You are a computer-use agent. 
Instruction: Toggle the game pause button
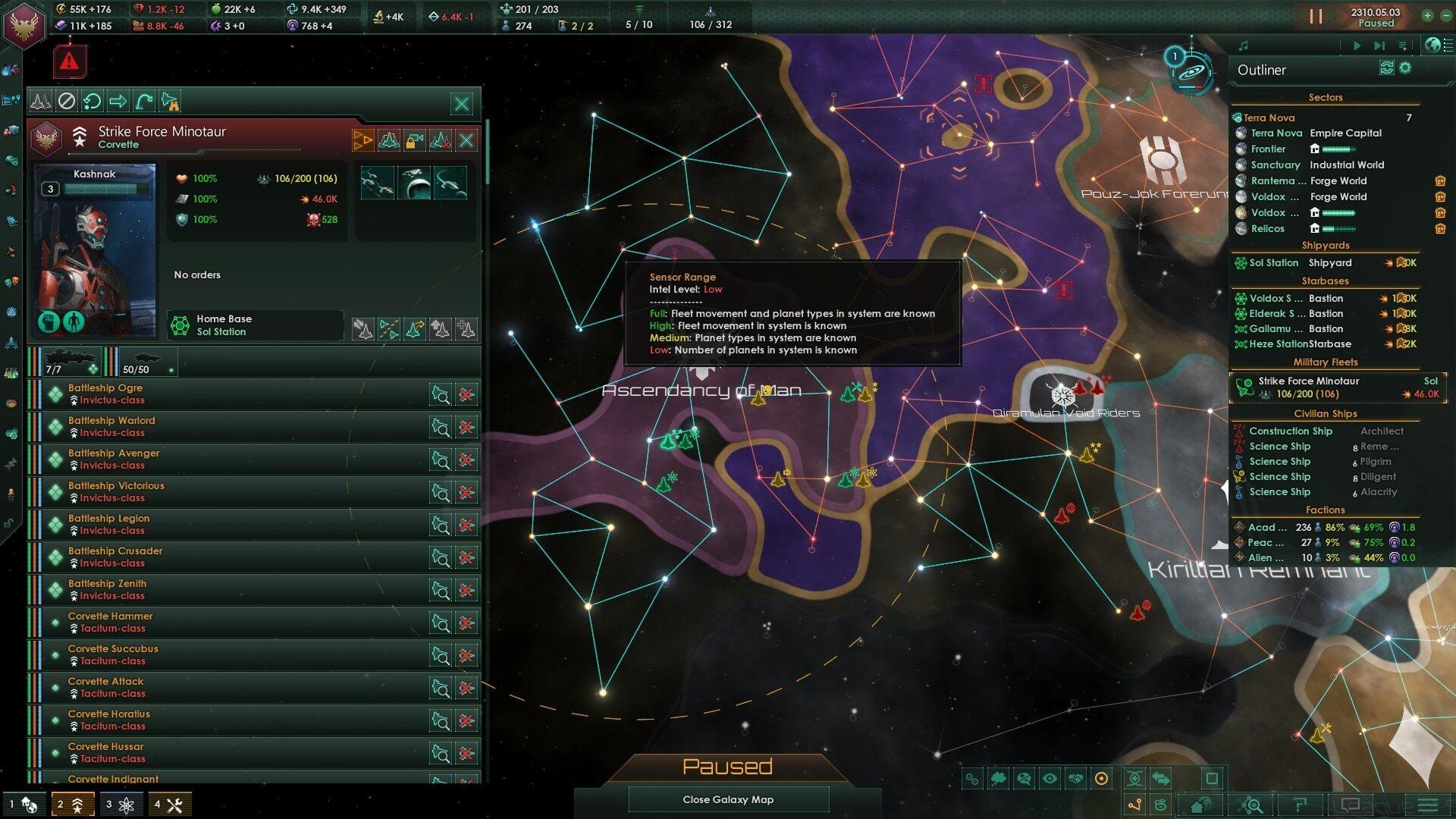pyautogui.click(x=1316, y=17)
